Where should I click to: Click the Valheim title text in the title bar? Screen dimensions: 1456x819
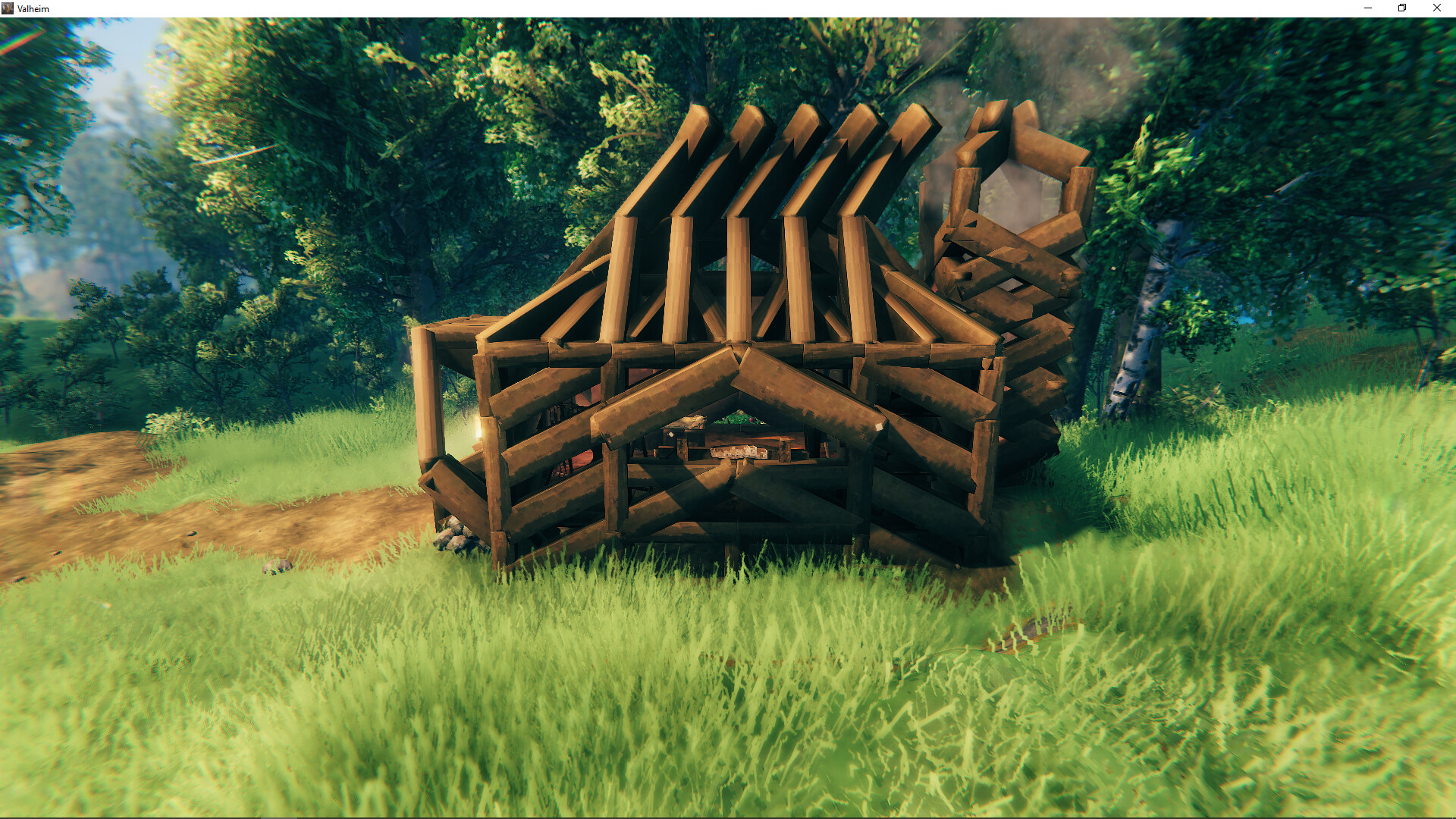click(x=32, y=8)
